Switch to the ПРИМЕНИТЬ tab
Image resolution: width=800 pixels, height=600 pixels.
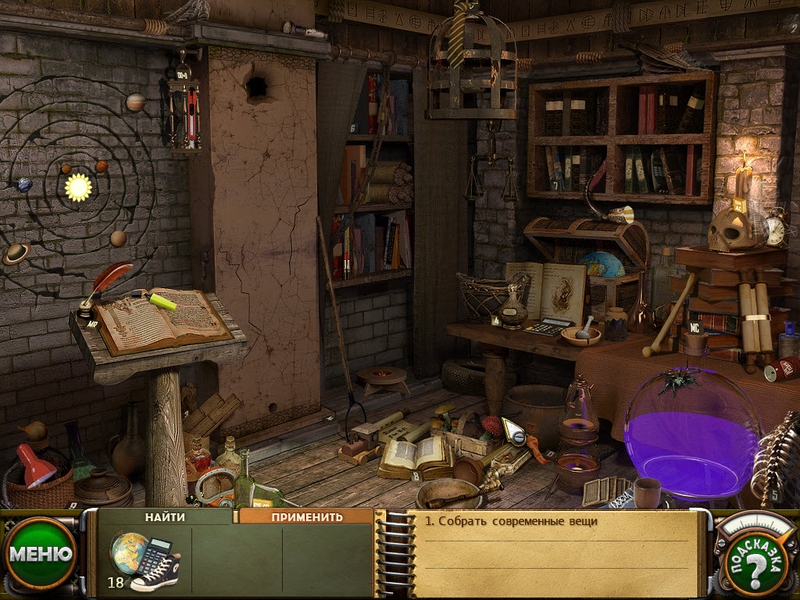click(306, 517)
